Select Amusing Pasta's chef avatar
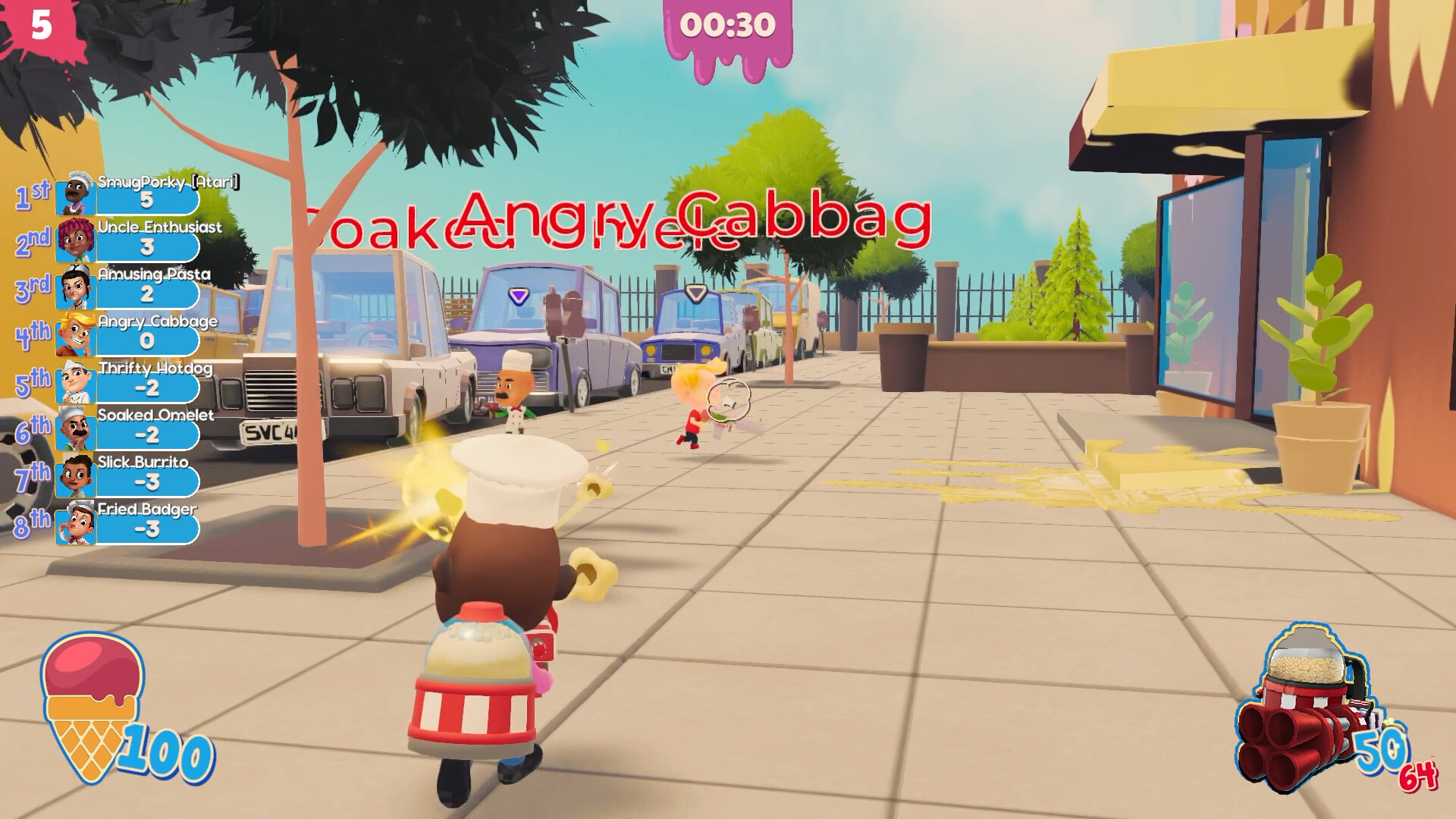The width and height of the screenshot is (1456, 819). pos(75,287)
